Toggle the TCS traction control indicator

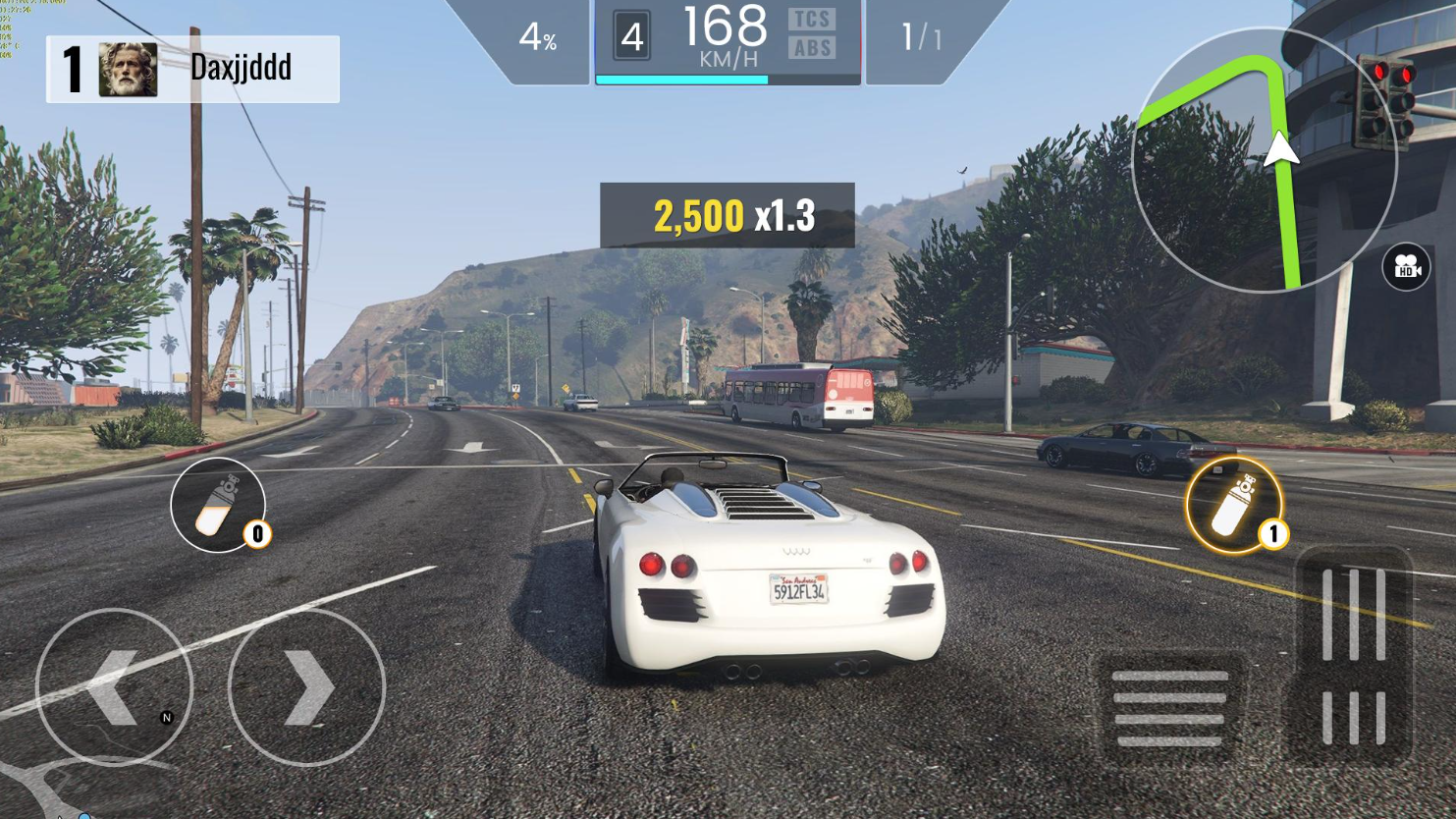(x=812, y=20)
